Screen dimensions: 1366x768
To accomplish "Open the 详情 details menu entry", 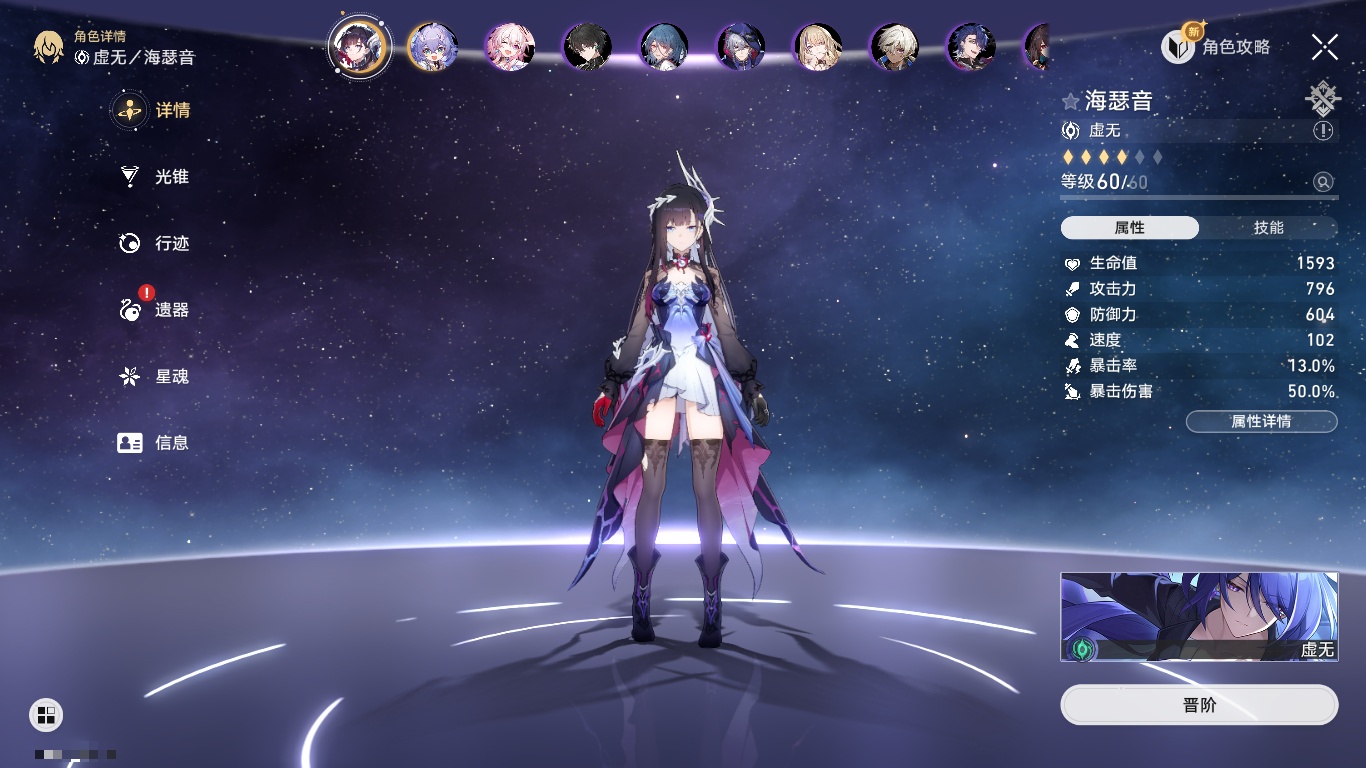I will [154, 110].
